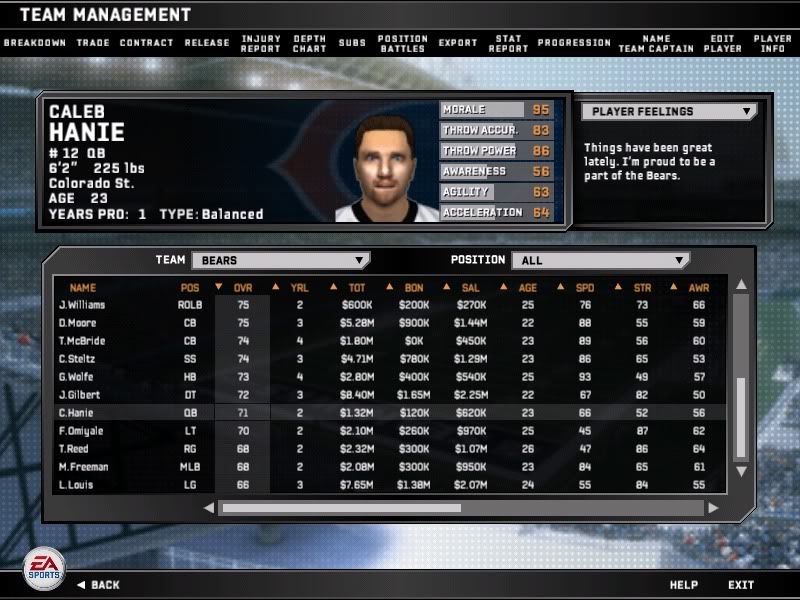This screenshot has width=800, height=600.
Task: Sort players by the SPD column
Action: pyautogui.click(x=585, y=288)
